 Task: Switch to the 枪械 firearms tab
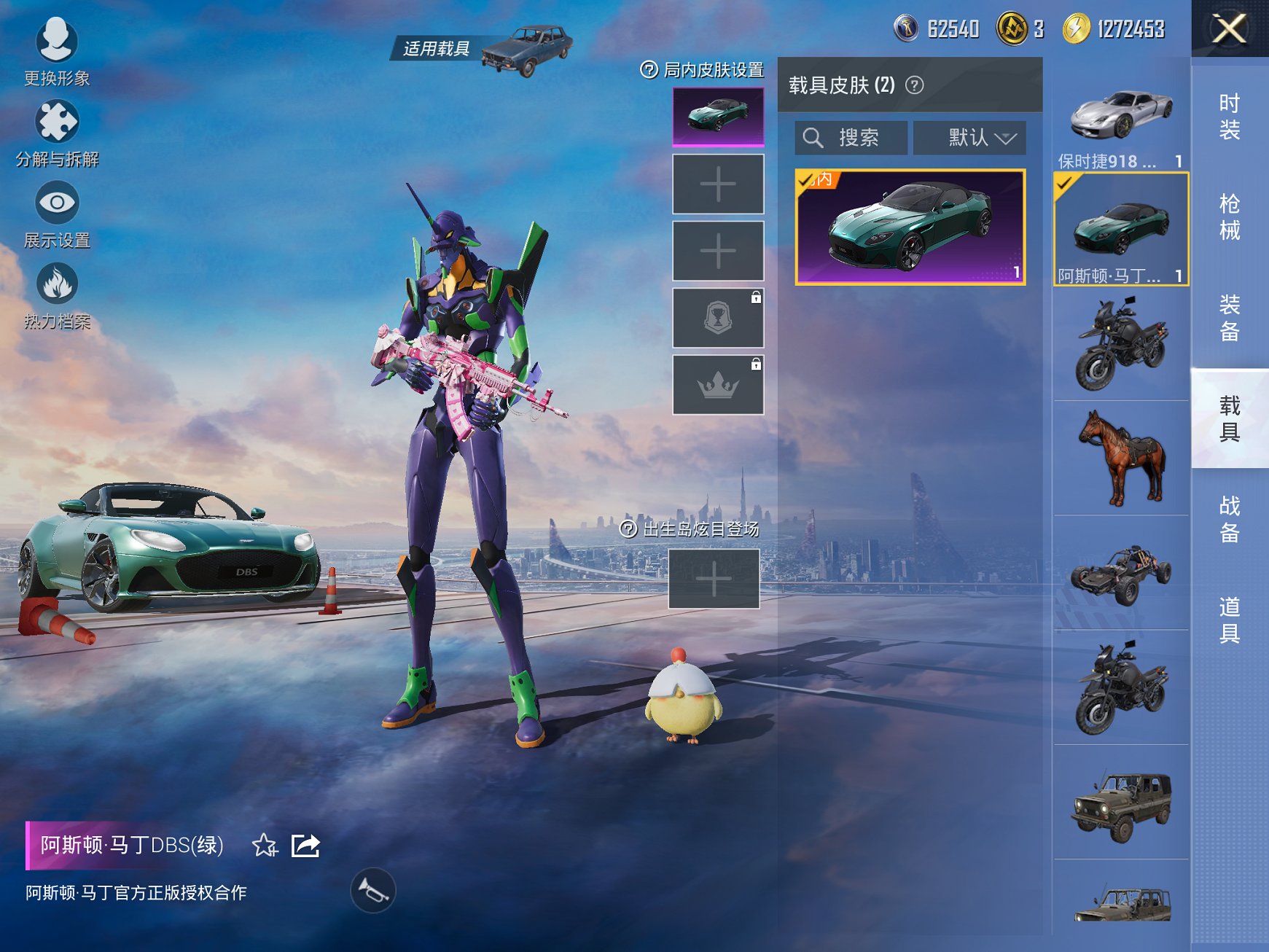[x=1229, y=216]
